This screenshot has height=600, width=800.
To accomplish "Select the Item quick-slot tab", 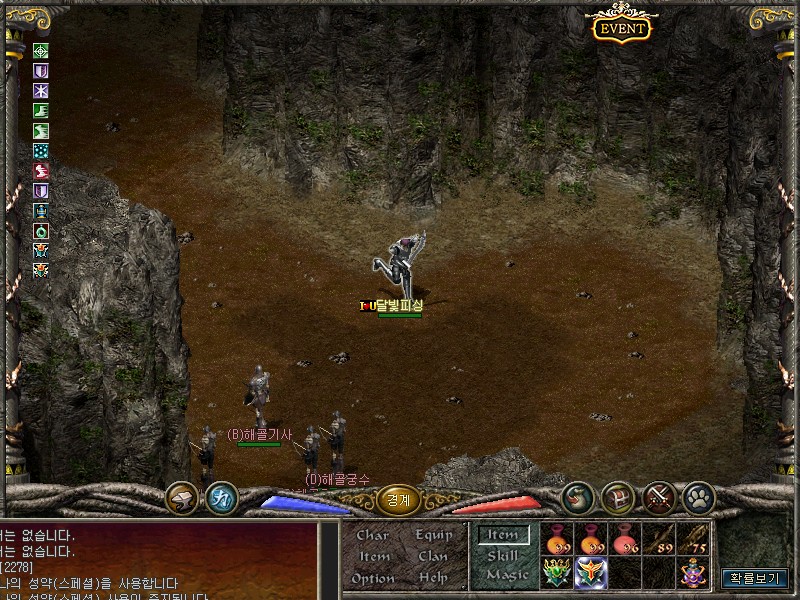I will click(503, 536).
